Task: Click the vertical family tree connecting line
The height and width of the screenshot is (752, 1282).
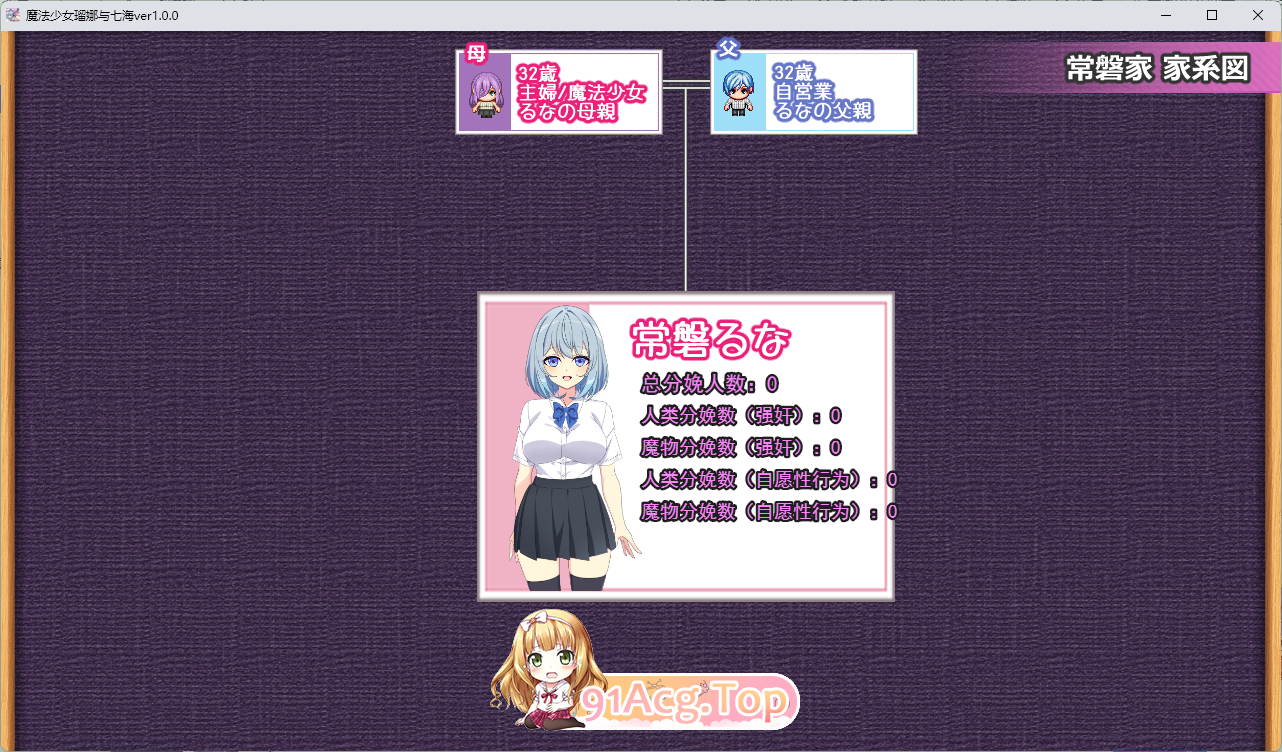Action: (688, 210)
